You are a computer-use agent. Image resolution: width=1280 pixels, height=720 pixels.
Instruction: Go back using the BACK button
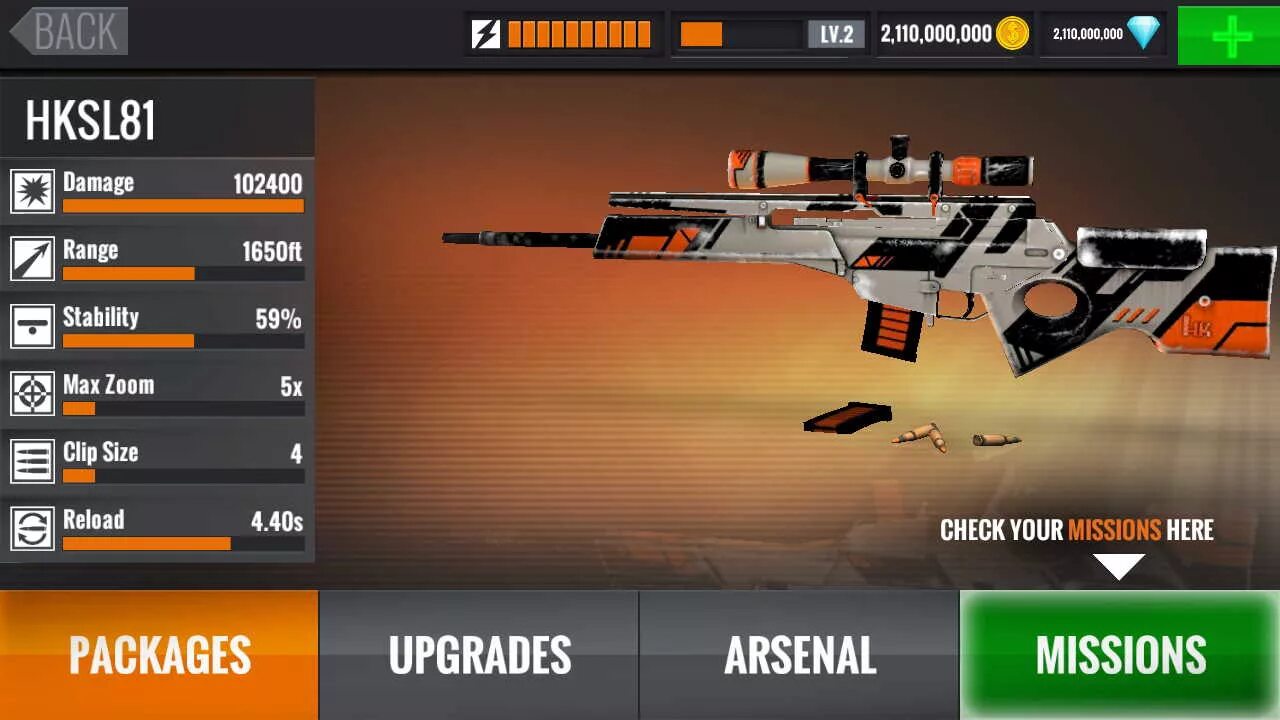[70, 32]
